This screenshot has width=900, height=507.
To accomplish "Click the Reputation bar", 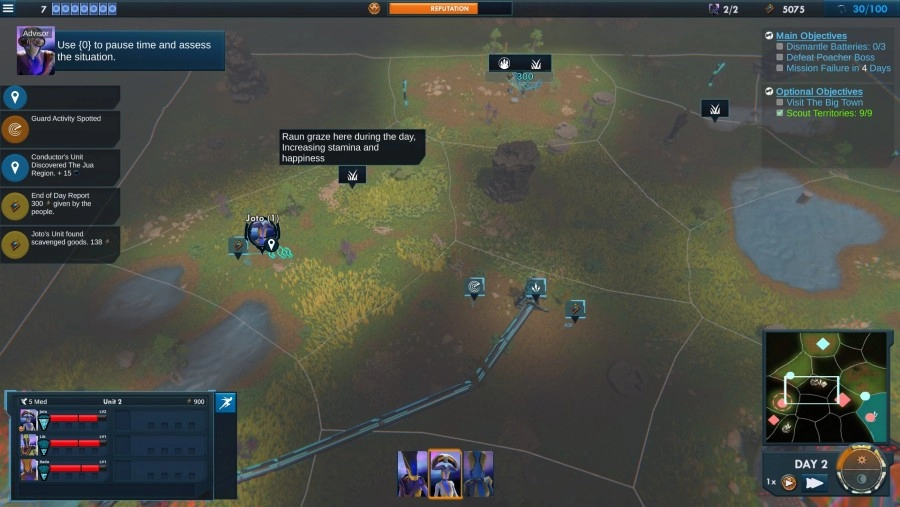I will pos(449,8).
